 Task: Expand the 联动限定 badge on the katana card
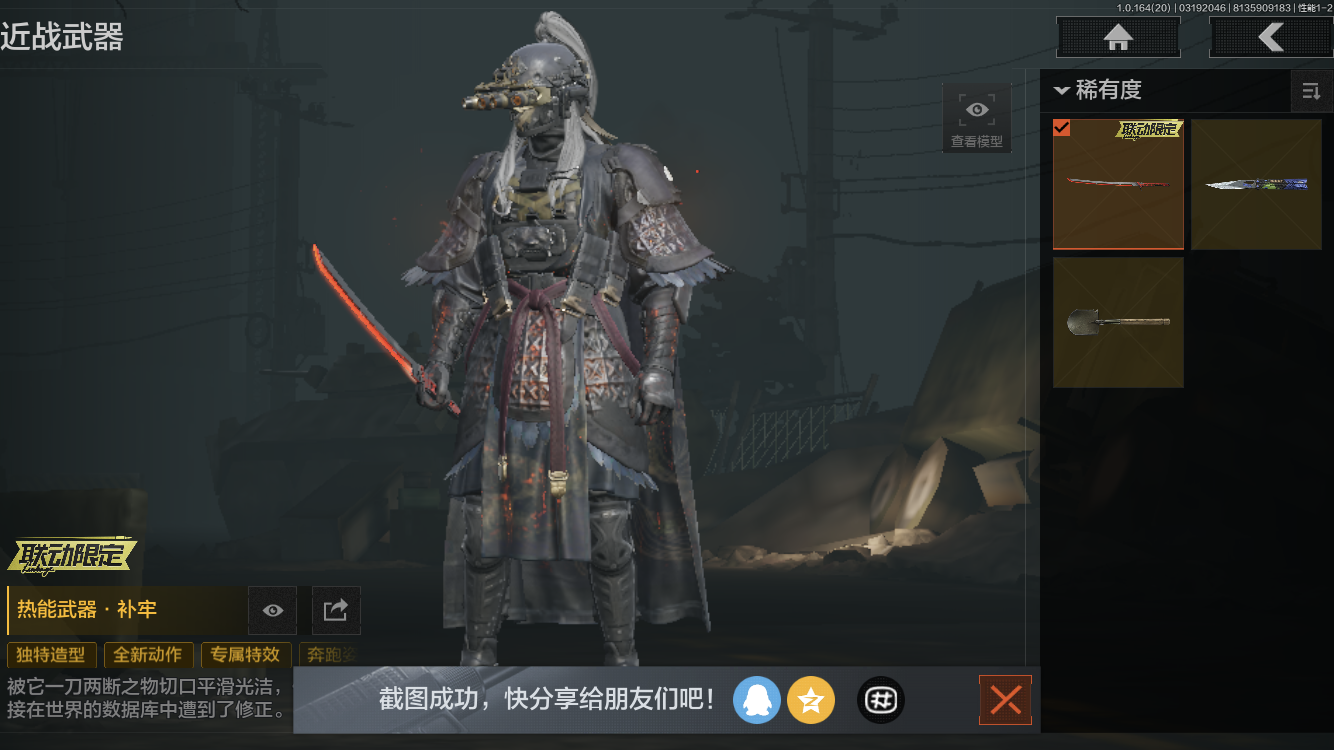1150,130
